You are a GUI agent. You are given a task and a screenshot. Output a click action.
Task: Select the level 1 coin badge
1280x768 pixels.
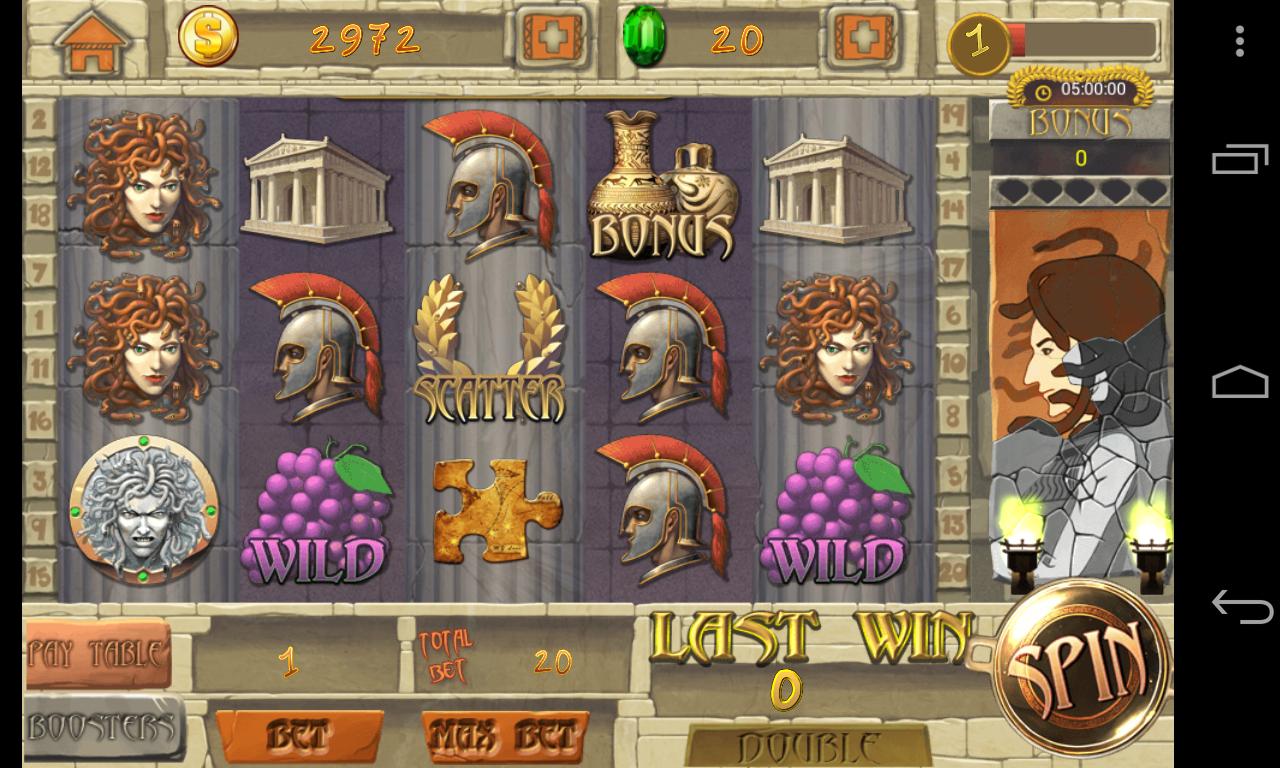[x=977, y=41]
